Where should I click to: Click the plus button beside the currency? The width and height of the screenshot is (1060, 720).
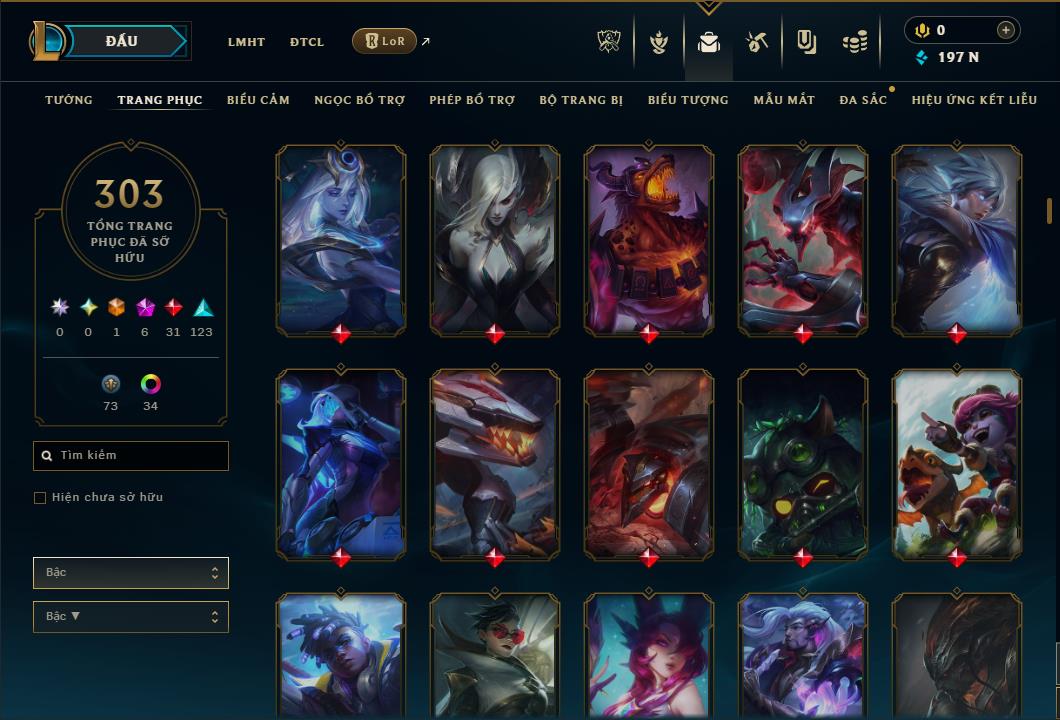coord(1006,30)
